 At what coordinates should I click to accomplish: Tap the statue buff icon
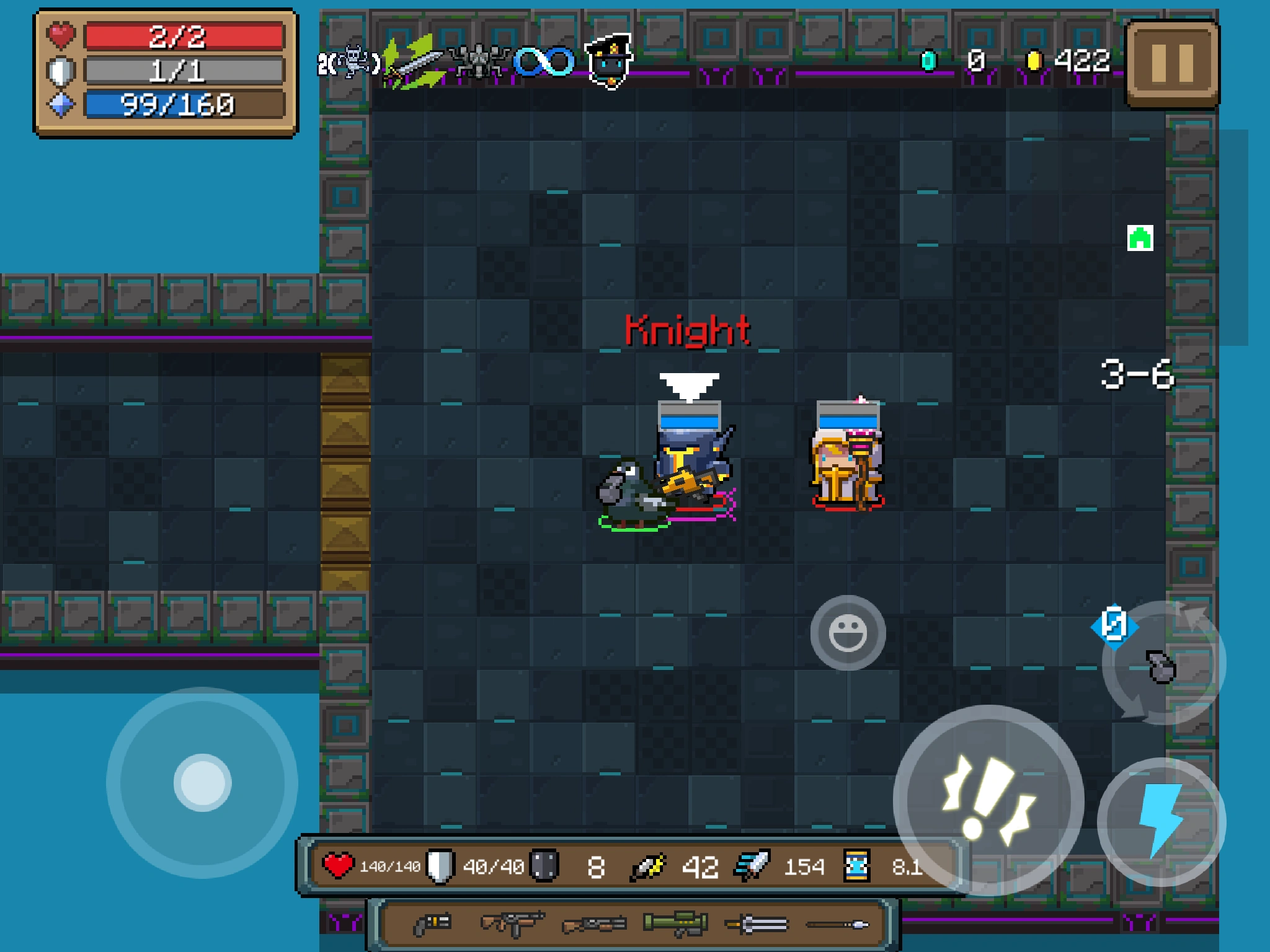click(477, 62)
